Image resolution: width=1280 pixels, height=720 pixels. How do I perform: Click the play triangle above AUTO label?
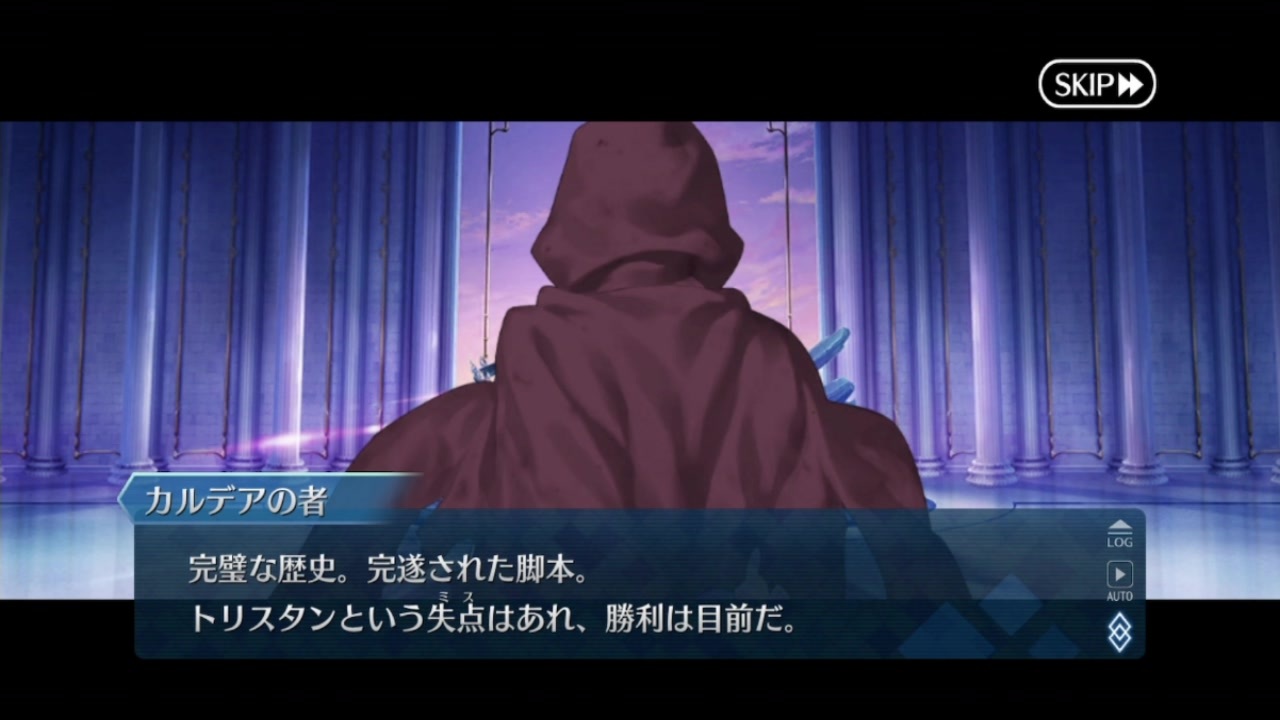pyautogui.click(x=1119, y=573)
